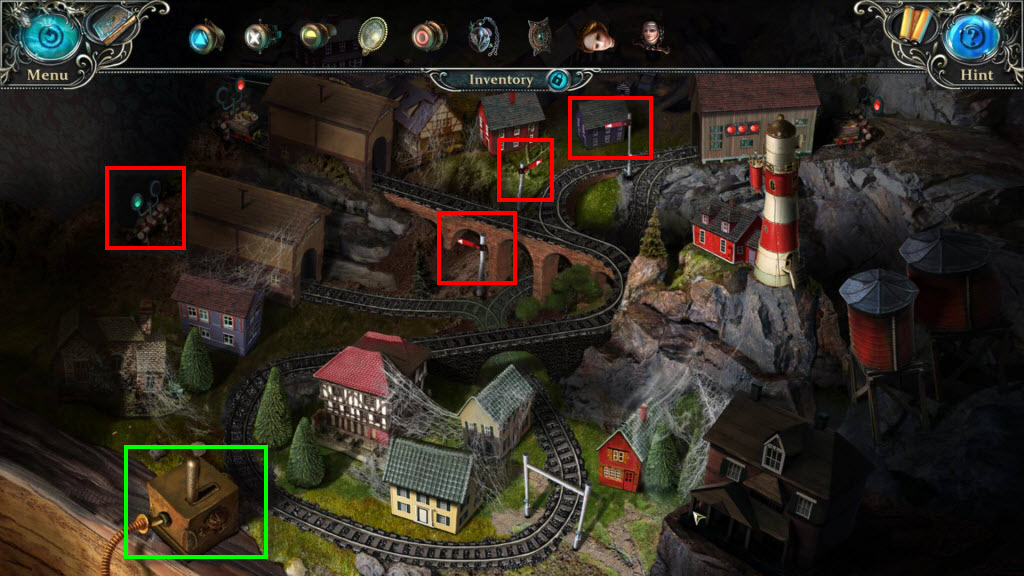The image size is (1024, 576).
Task: Choose the ornate square amulet item
Action: pyautogui.click(x=540, y=37)
